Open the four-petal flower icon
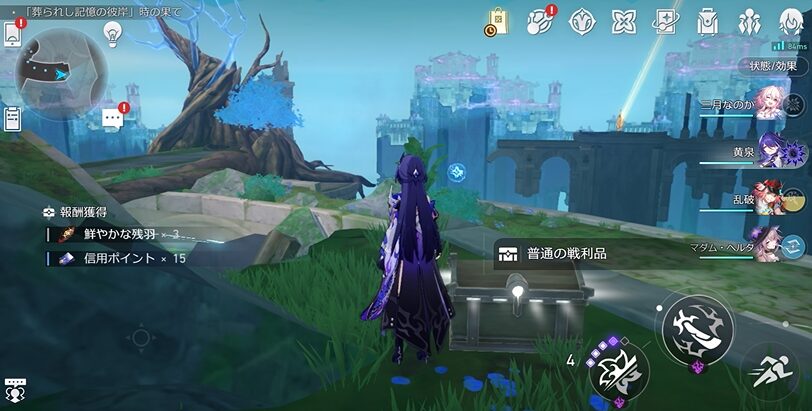The image size is (812, 411). pyautogui.click(x=624, y=21)
